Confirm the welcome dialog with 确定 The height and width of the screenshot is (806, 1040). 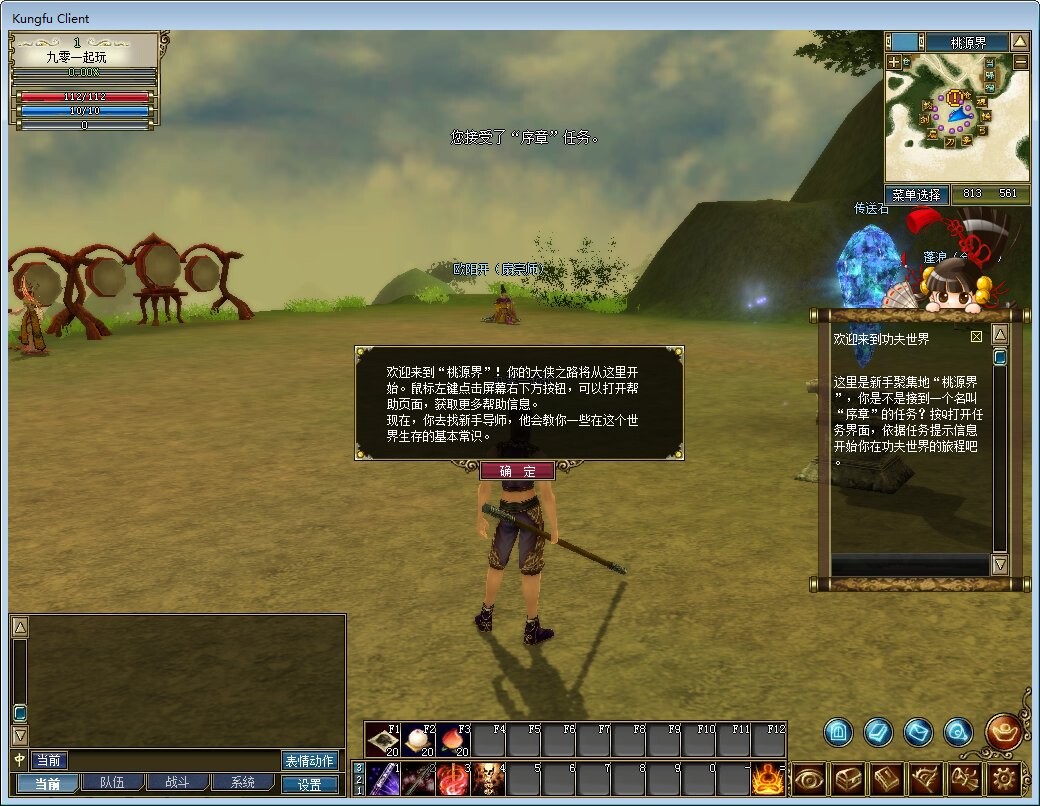click(x=517, y=471)
